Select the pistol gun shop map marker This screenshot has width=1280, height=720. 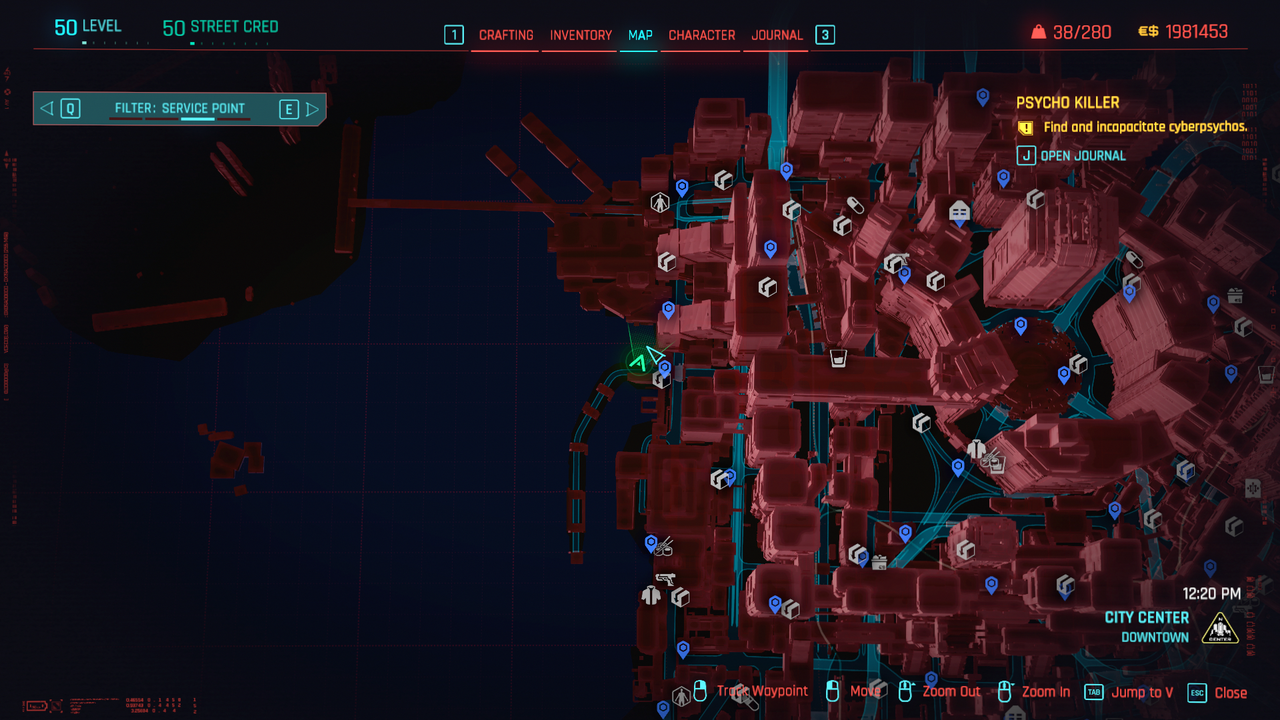click(x=665, y=578)
